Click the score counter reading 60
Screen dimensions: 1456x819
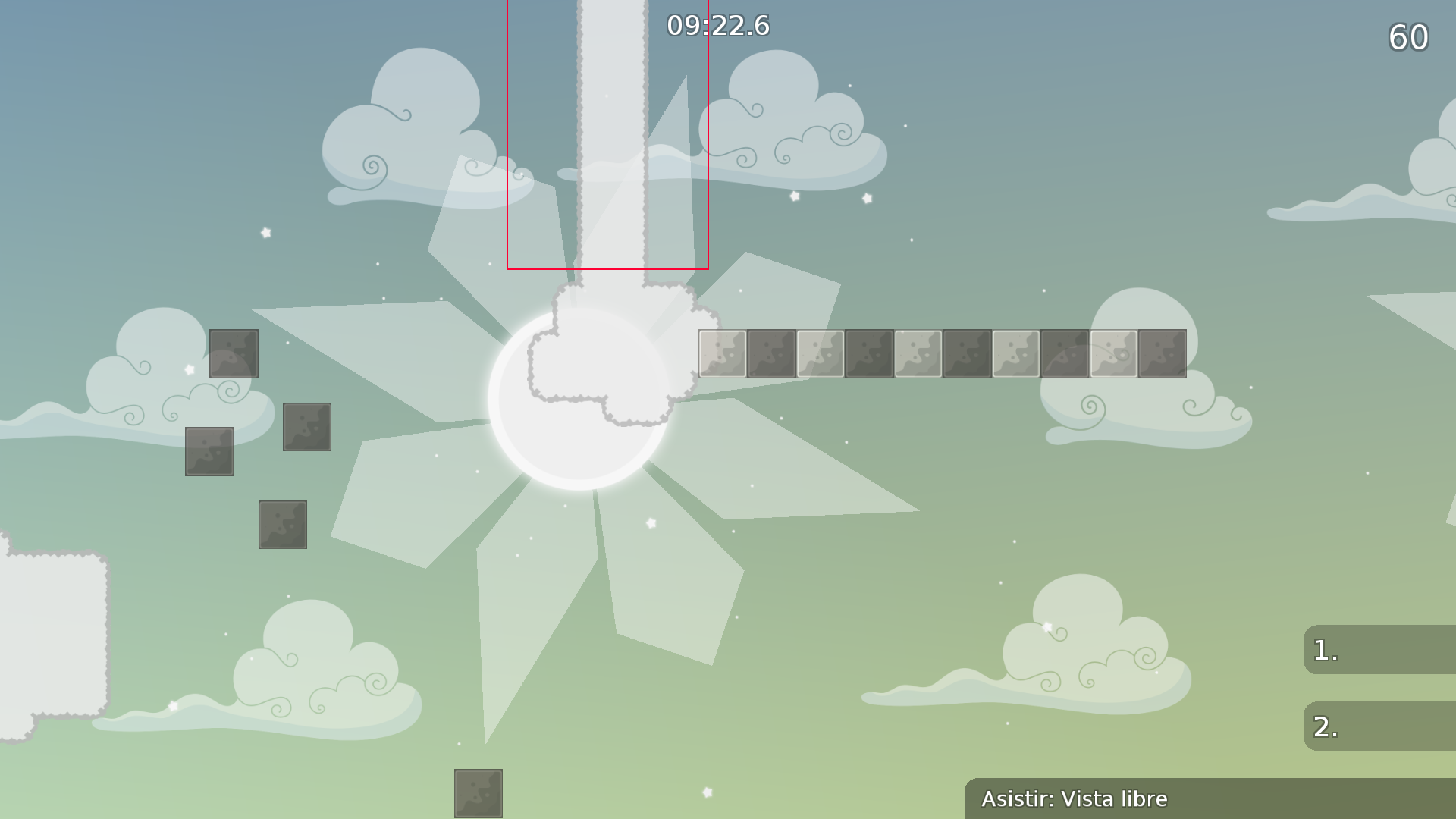click(1410, 38)
